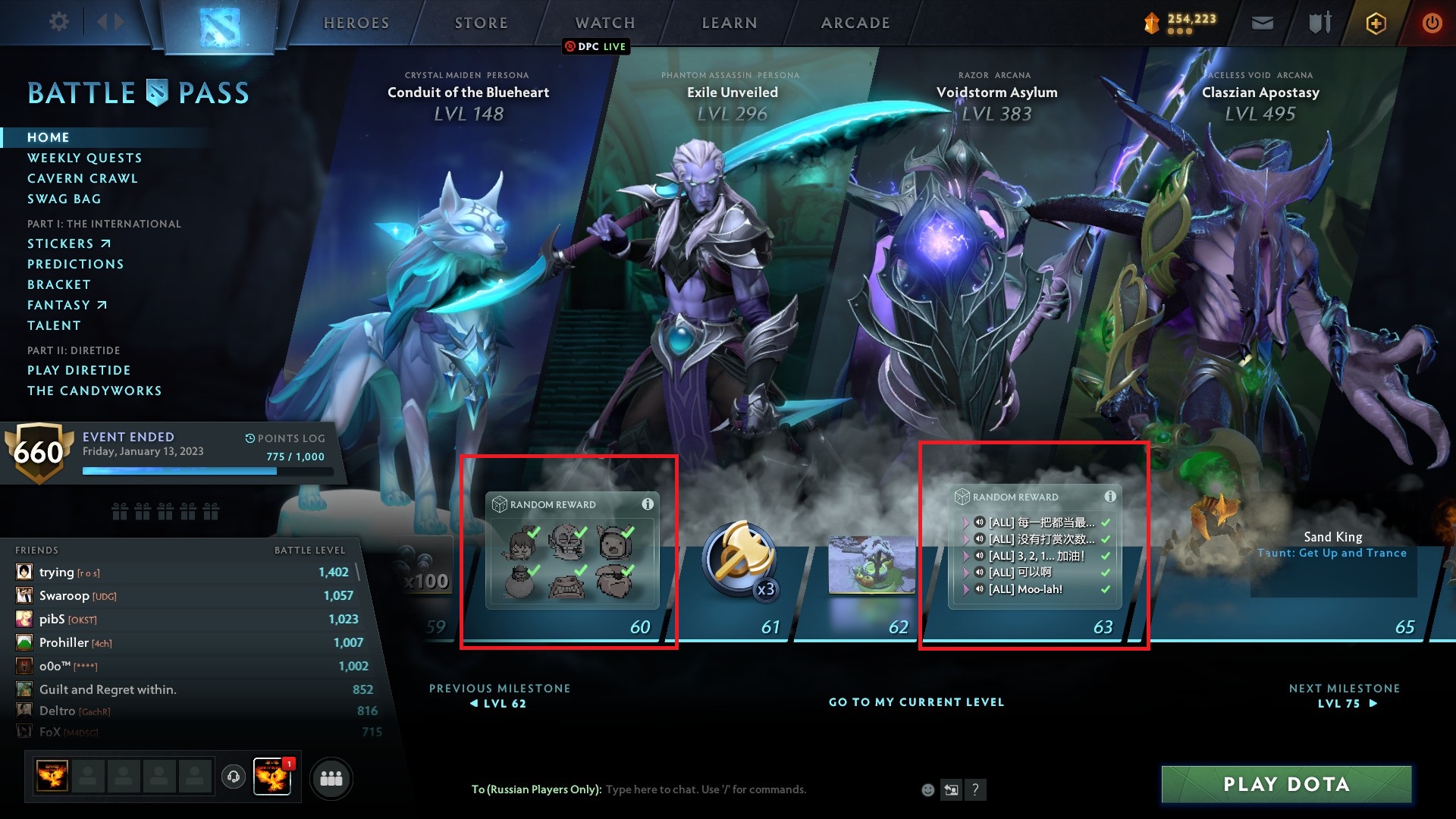Open the chat help question mark icon

click(976, 789)
